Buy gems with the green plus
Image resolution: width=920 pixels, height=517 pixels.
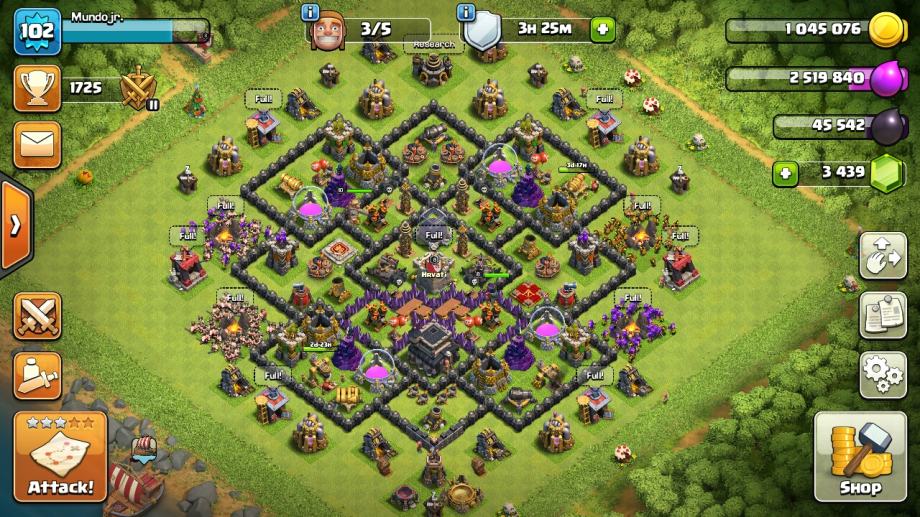(x=786, y=173)
